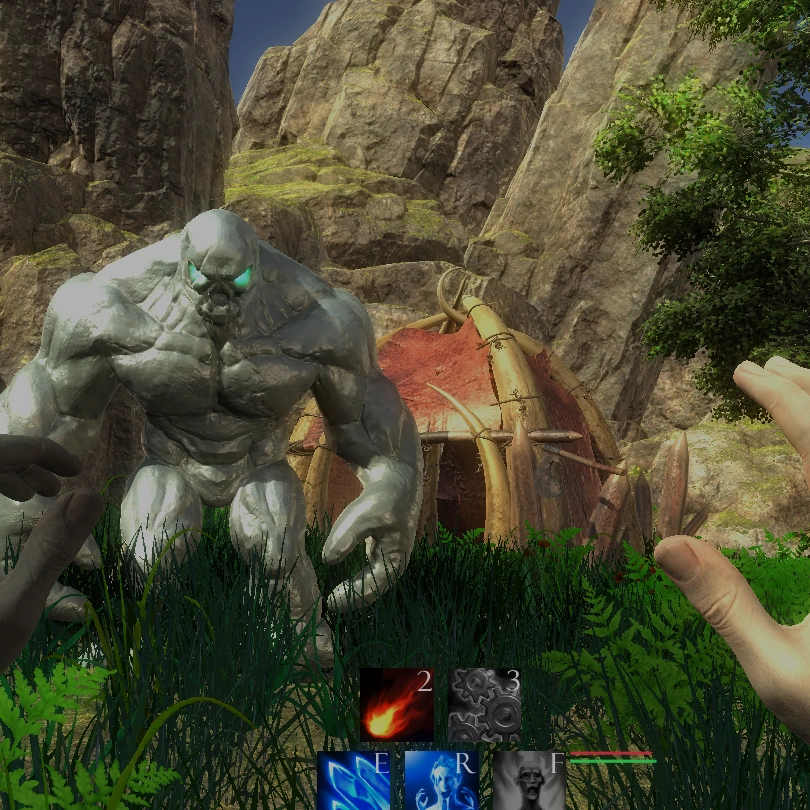
Task: Use the blue ice crystals ability
Action: 352,780
